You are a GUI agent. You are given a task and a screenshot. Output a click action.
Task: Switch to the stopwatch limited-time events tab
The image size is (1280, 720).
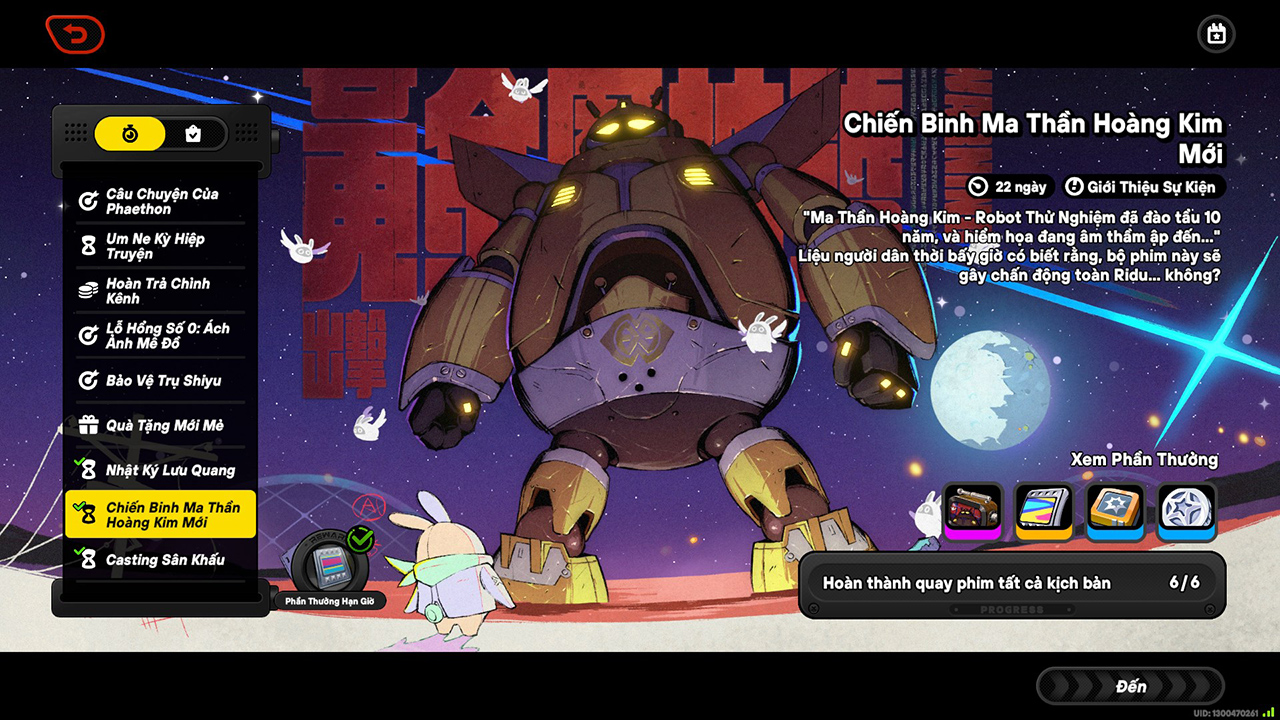point(130,133)
